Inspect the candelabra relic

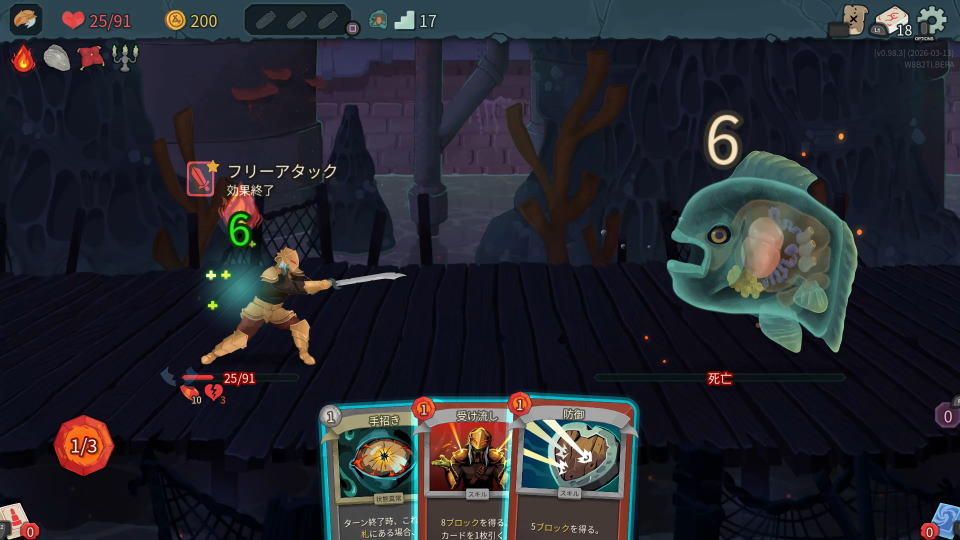point(125,58)
